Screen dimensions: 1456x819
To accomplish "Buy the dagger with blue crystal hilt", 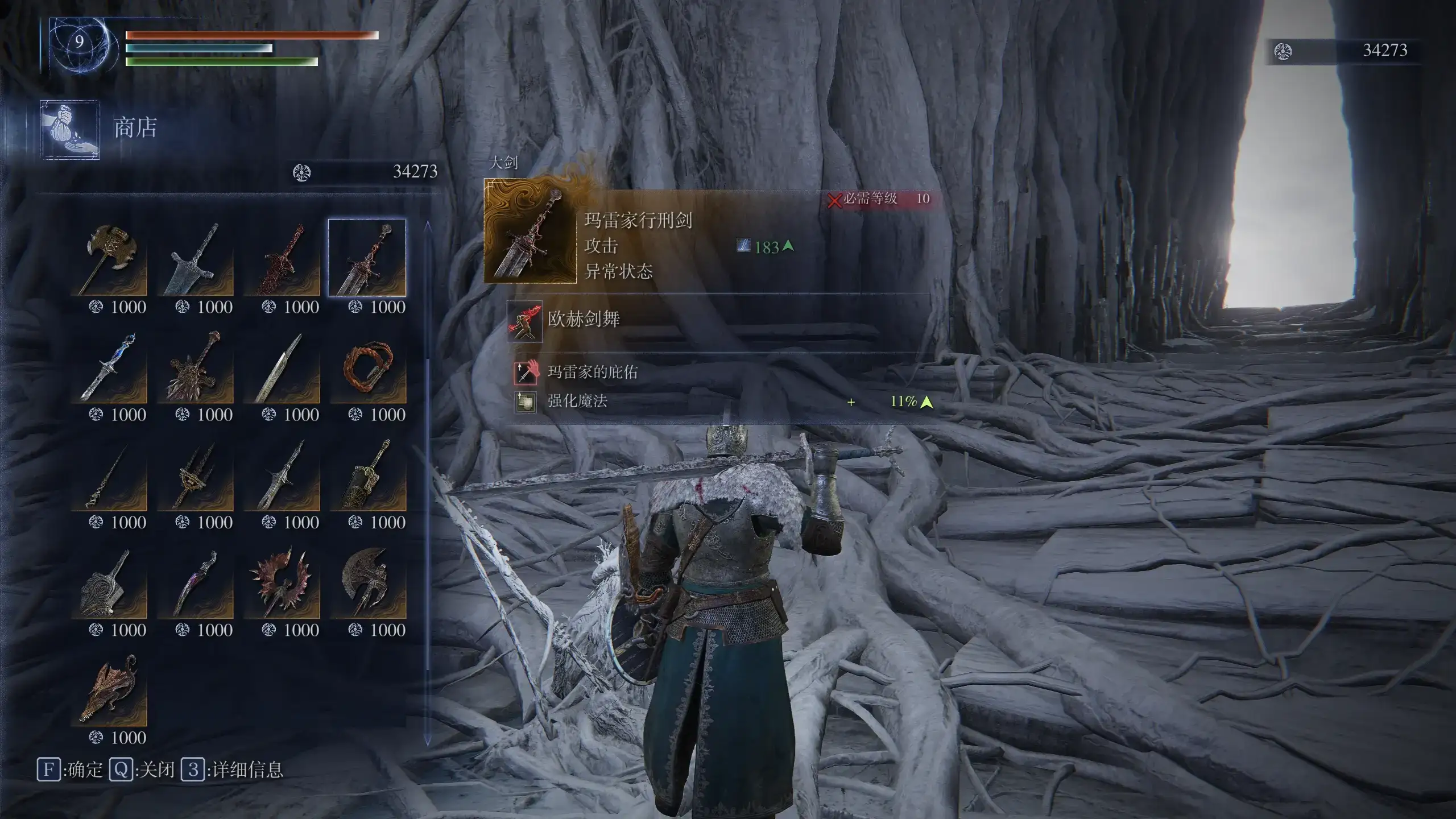I will click(x=109, y=367).
